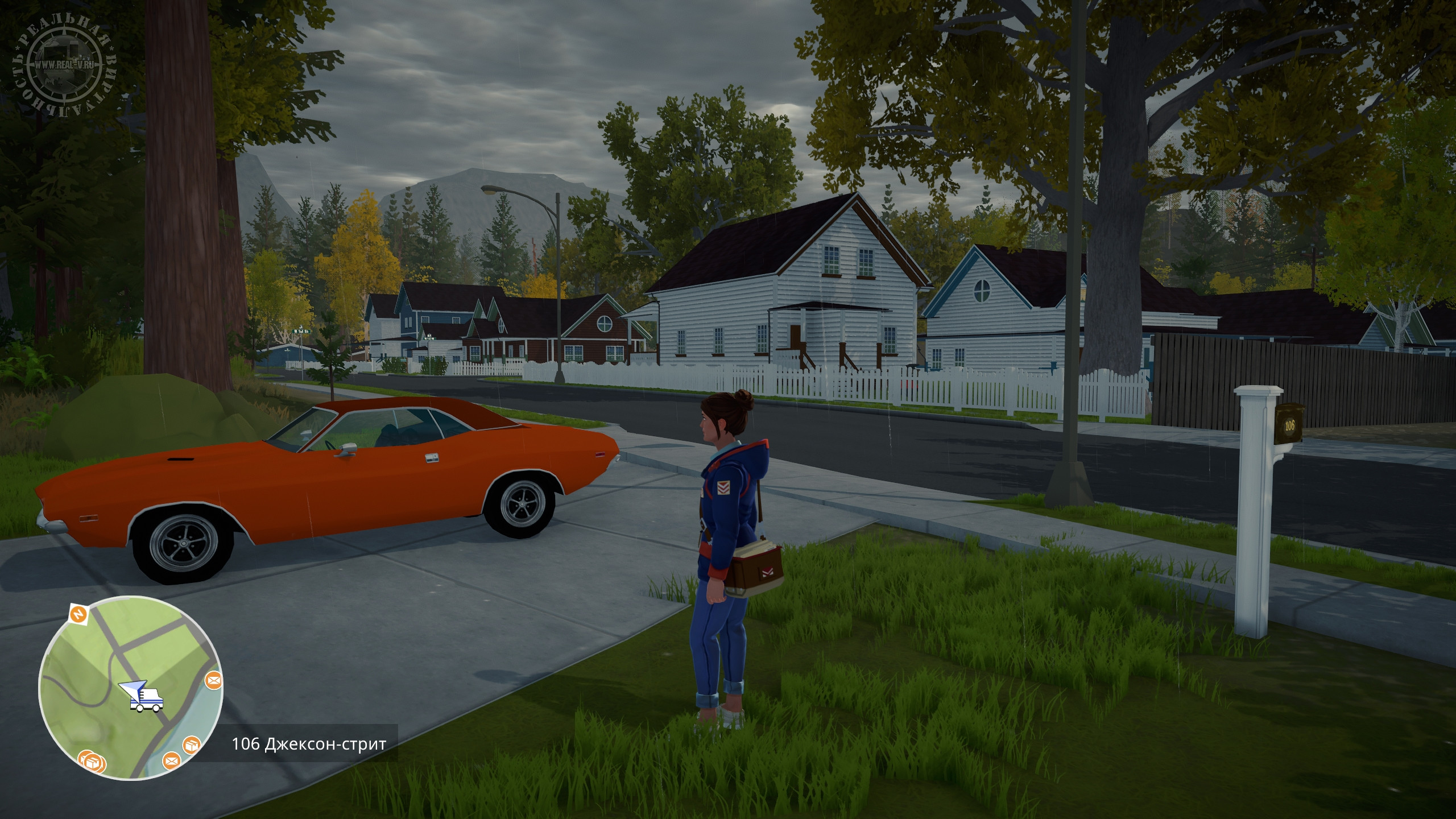Click the orange north compass marker
The image size is (1456, 819).
[x=77, y=614]
